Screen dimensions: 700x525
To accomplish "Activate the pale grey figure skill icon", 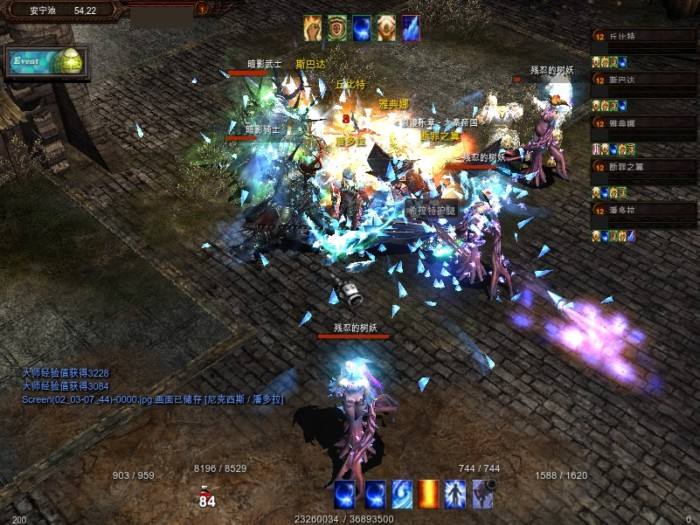I will tap(483, 493).
